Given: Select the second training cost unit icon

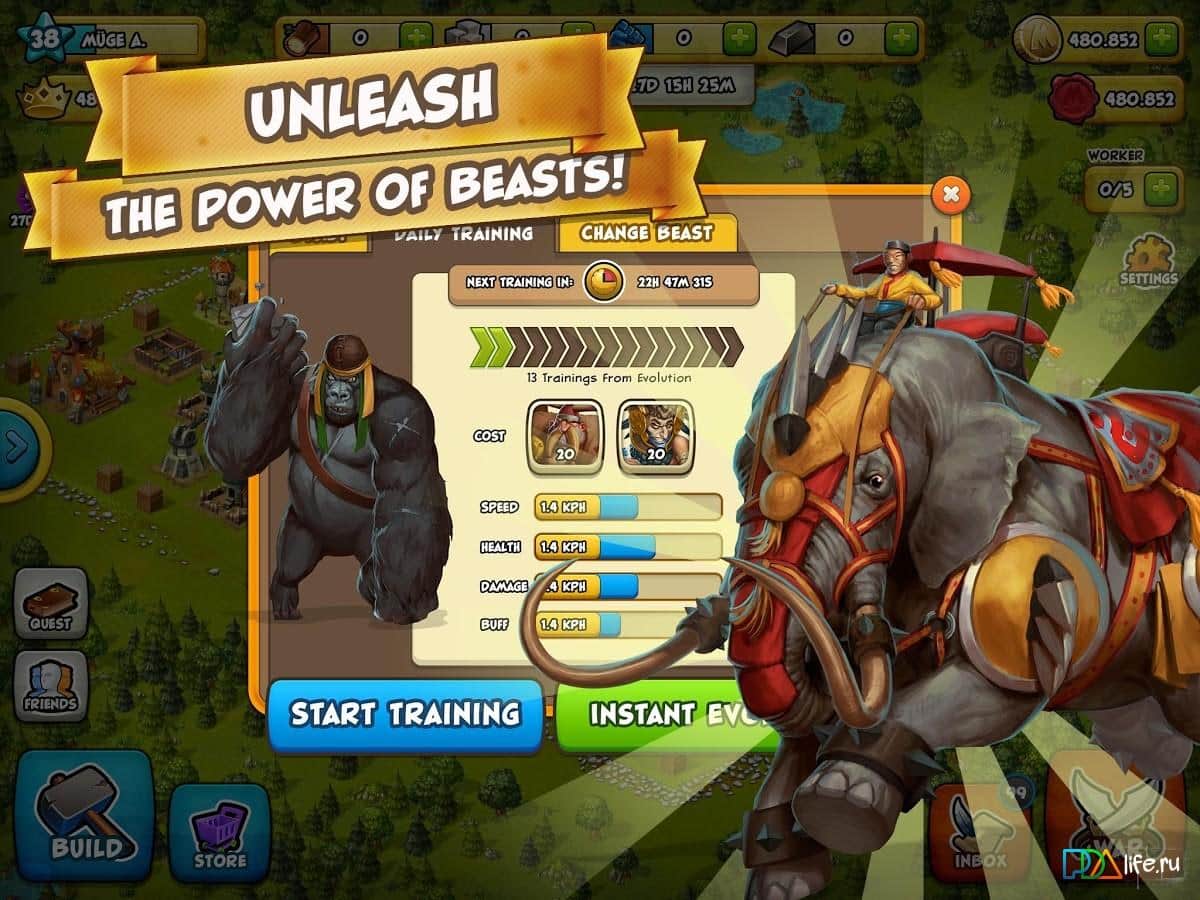Looking at the screenshot, I should (655, 437).
